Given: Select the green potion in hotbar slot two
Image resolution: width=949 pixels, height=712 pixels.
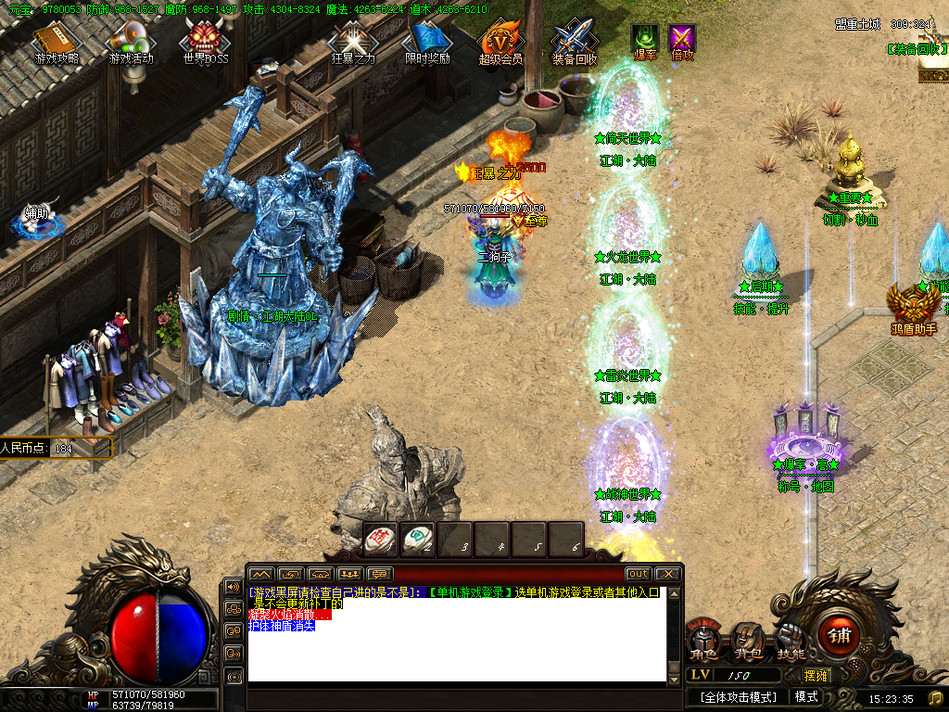Looking at the screenshot, I should click(x=417, y=539).
